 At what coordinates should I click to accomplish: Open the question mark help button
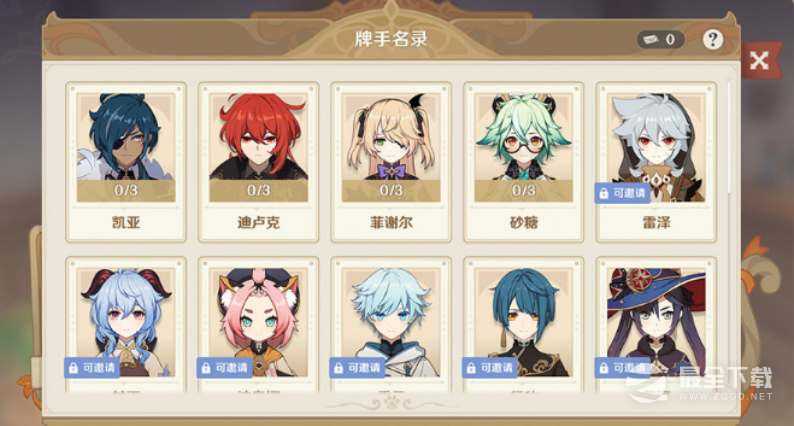tap(712, 40)
